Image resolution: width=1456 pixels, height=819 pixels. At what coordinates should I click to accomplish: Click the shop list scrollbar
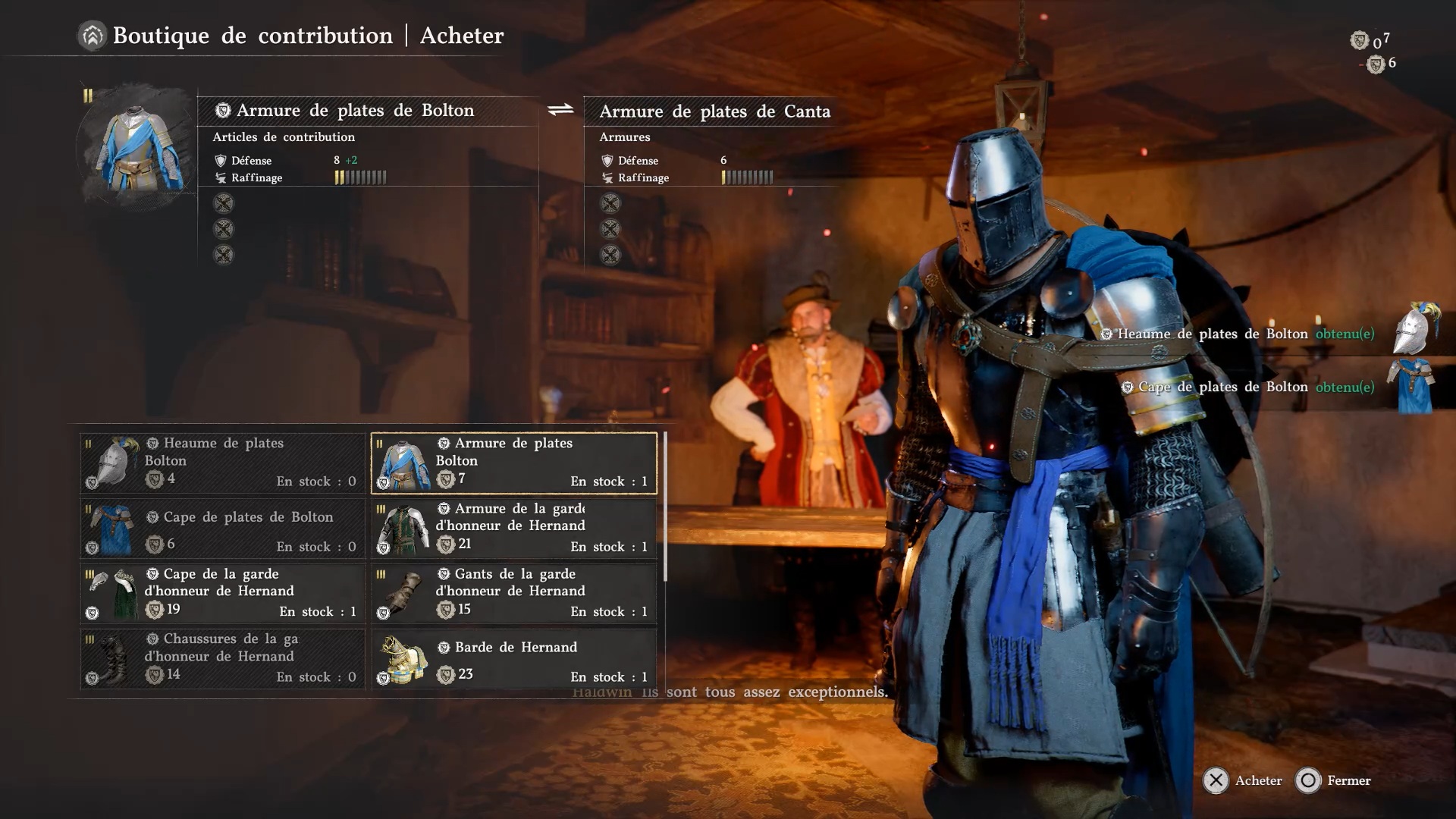[x=665, y=507]
